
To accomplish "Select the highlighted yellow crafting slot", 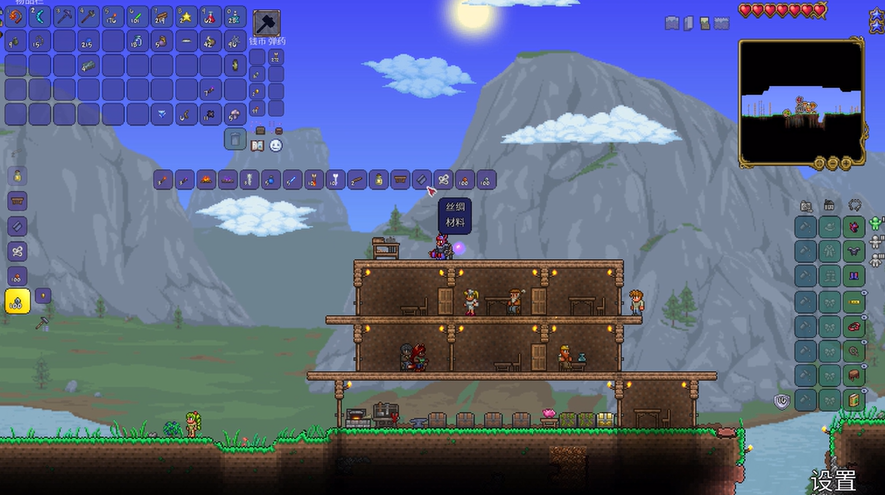I will (17, 301).
